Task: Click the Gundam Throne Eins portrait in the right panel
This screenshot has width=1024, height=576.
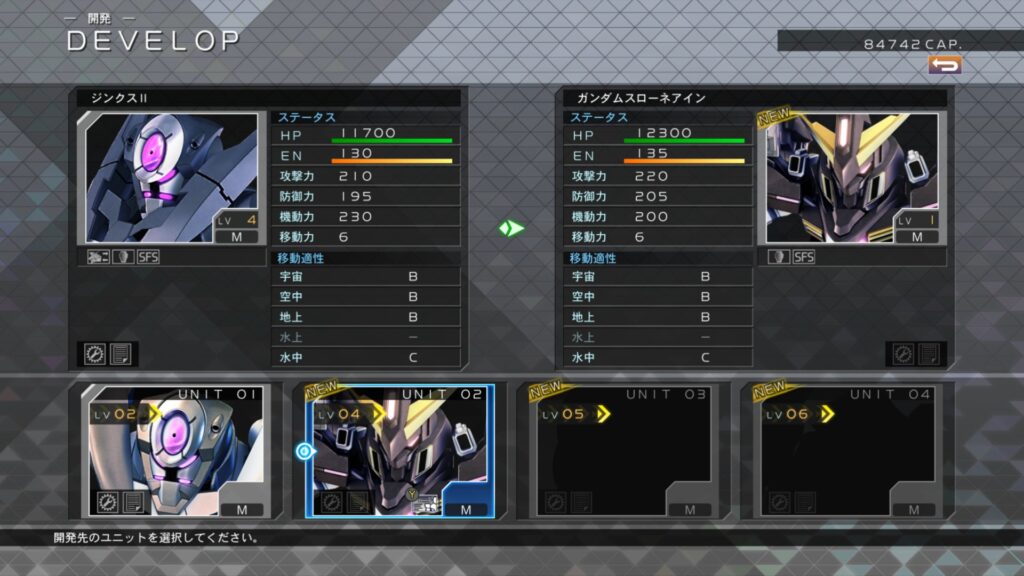Action: point(852,178)
